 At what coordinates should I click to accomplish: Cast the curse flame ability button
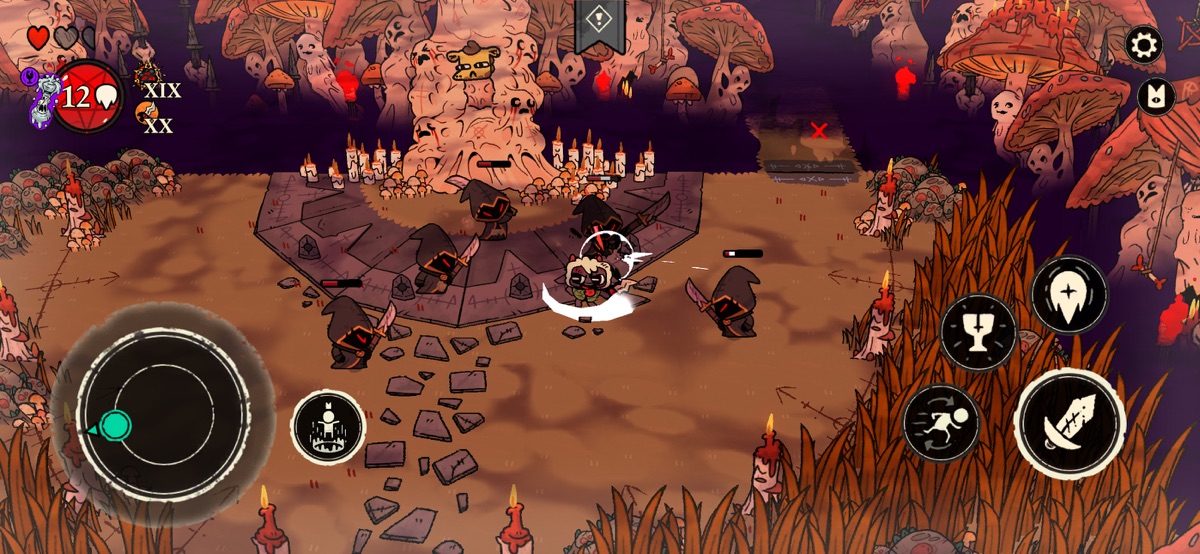pyautogui.click(x=1069, y=295)
